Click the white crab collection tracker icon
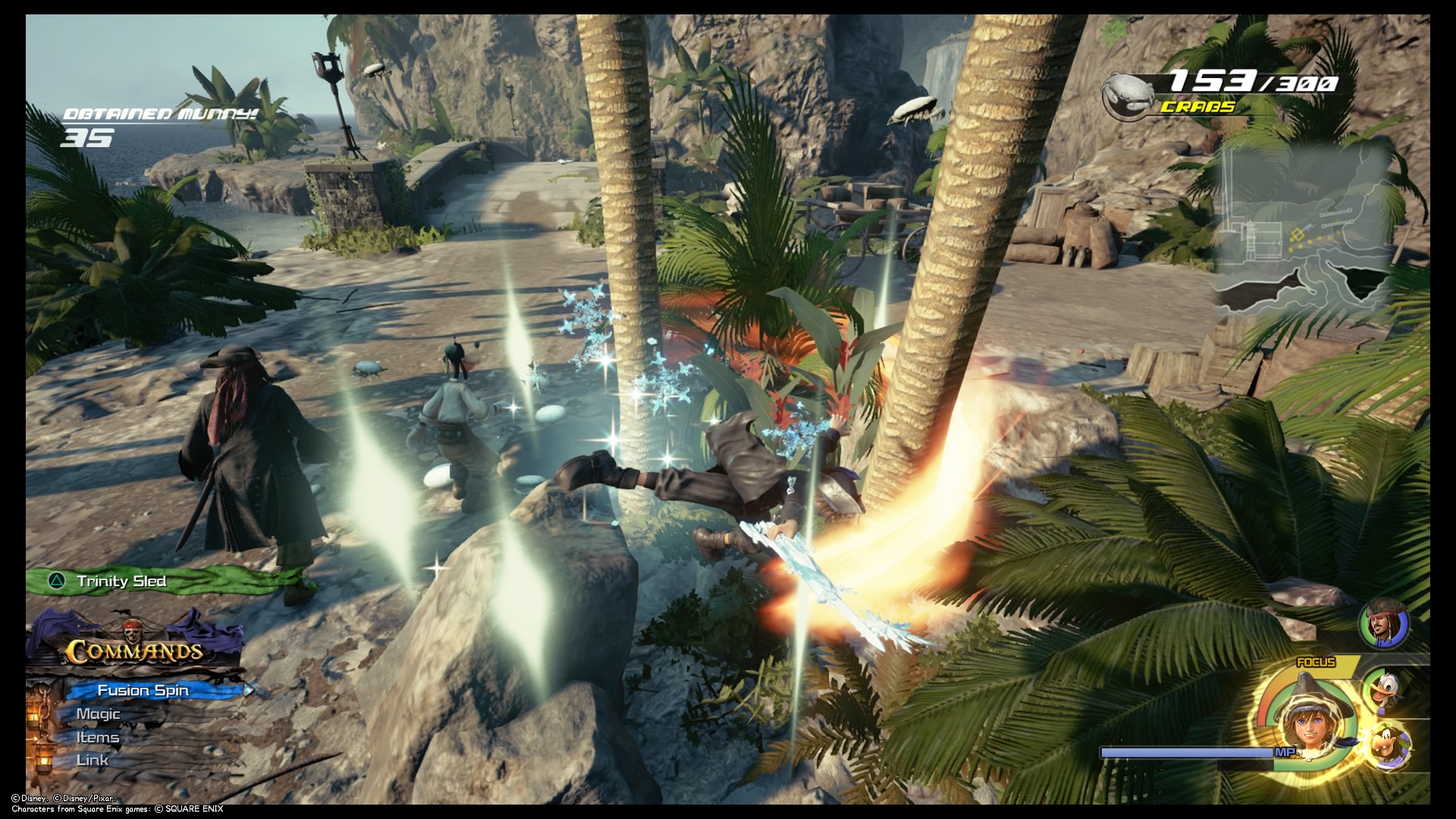Screen dimensions: 1456x819 (1128, 96)
